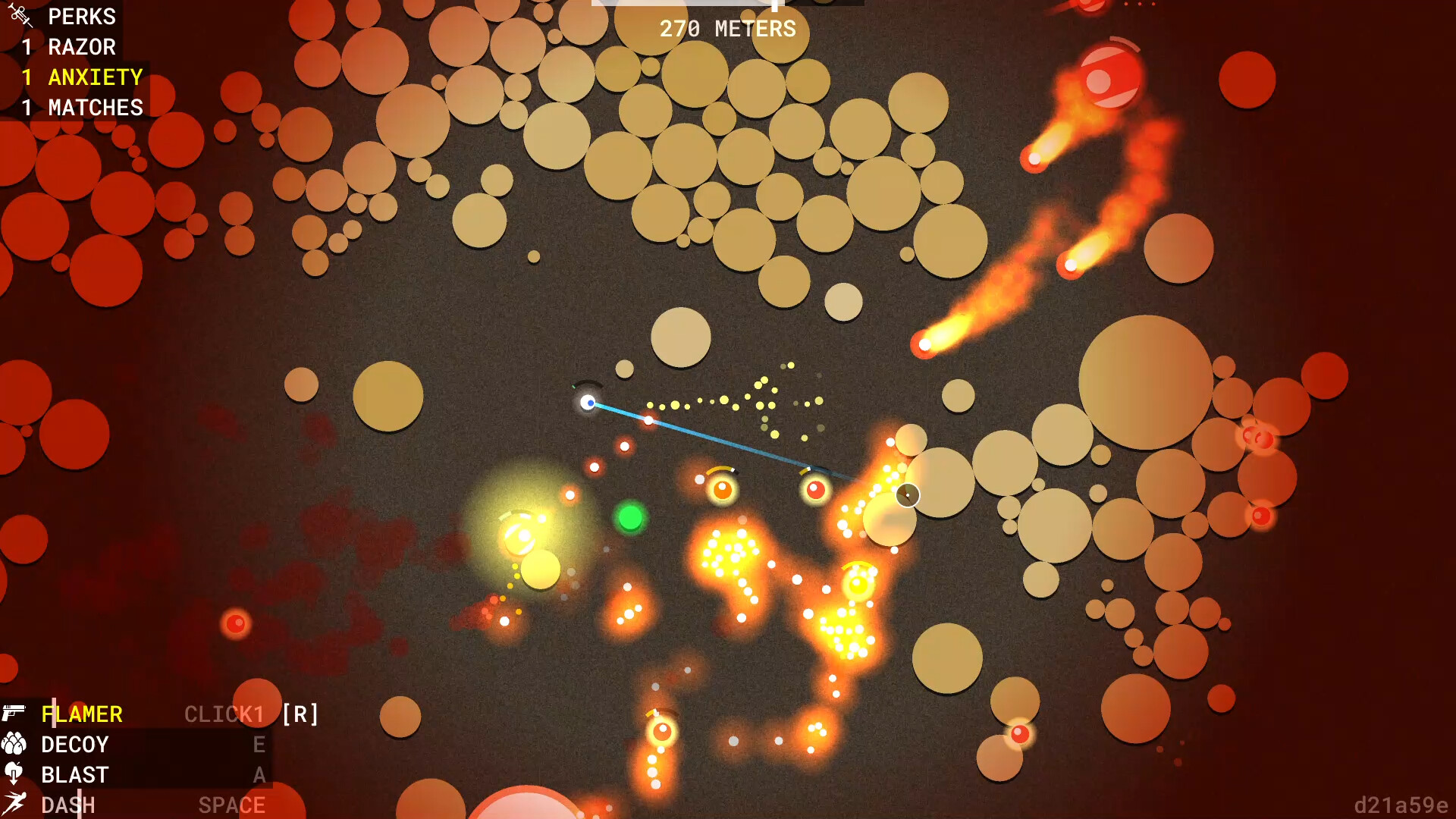Click the crosshair aiming reticle
1456x819 pixels.
tap(908, 495)
